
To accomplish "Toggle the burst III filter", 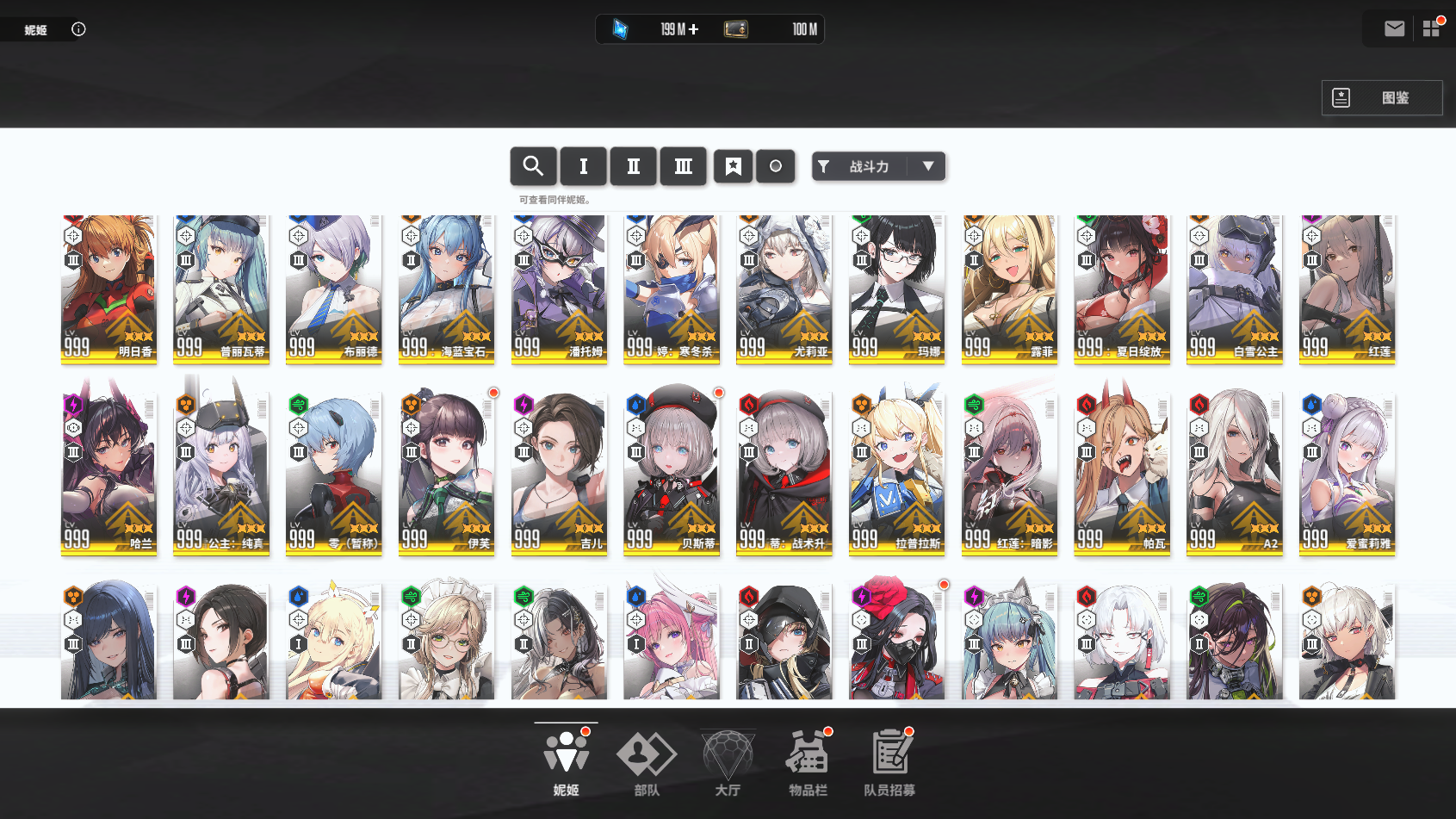I will (683, 166).
